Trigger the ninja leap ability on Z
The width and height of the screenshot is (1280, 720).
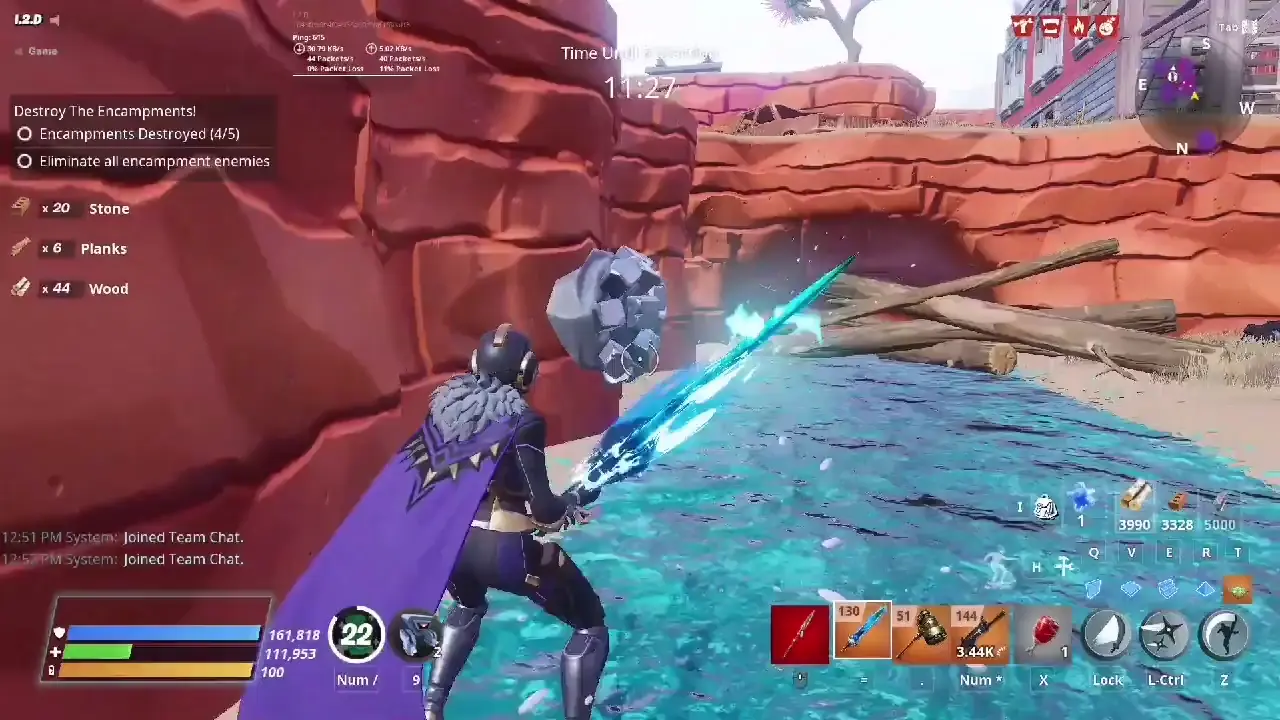[x=1225, y=633]
